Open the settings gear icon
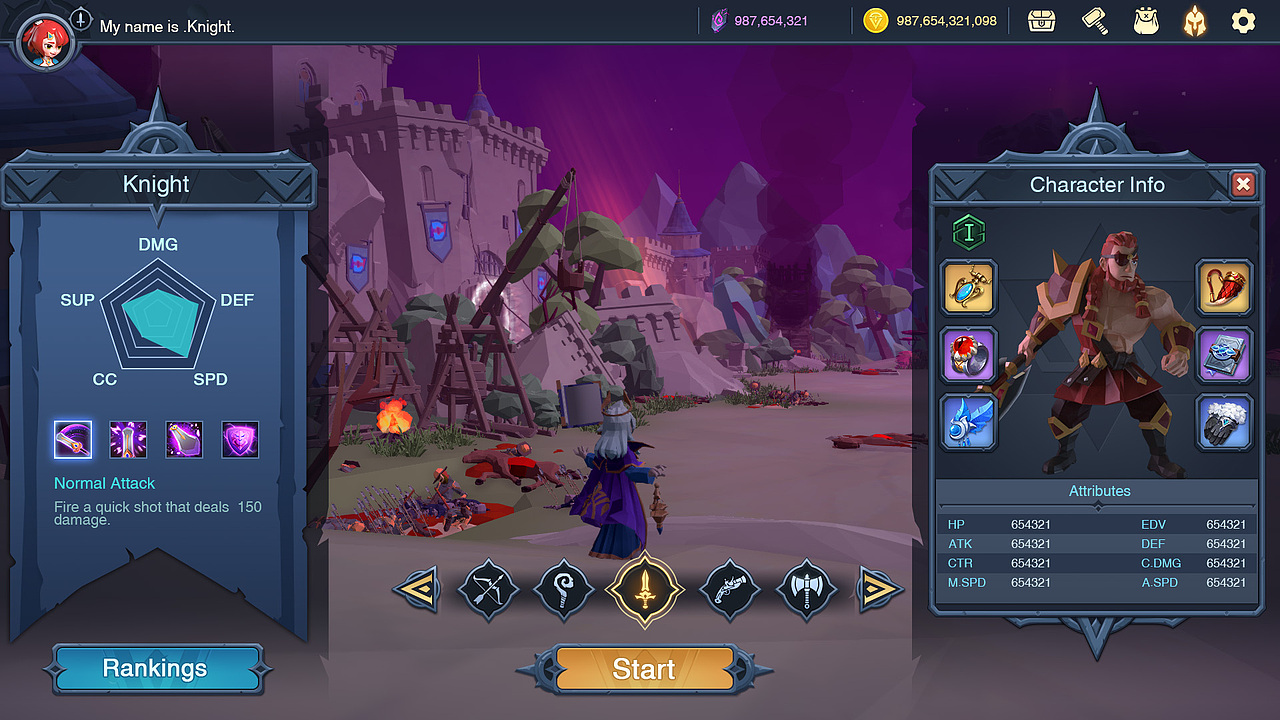The width and height of the screenshot is (1280, 720). pos(1243,21)
